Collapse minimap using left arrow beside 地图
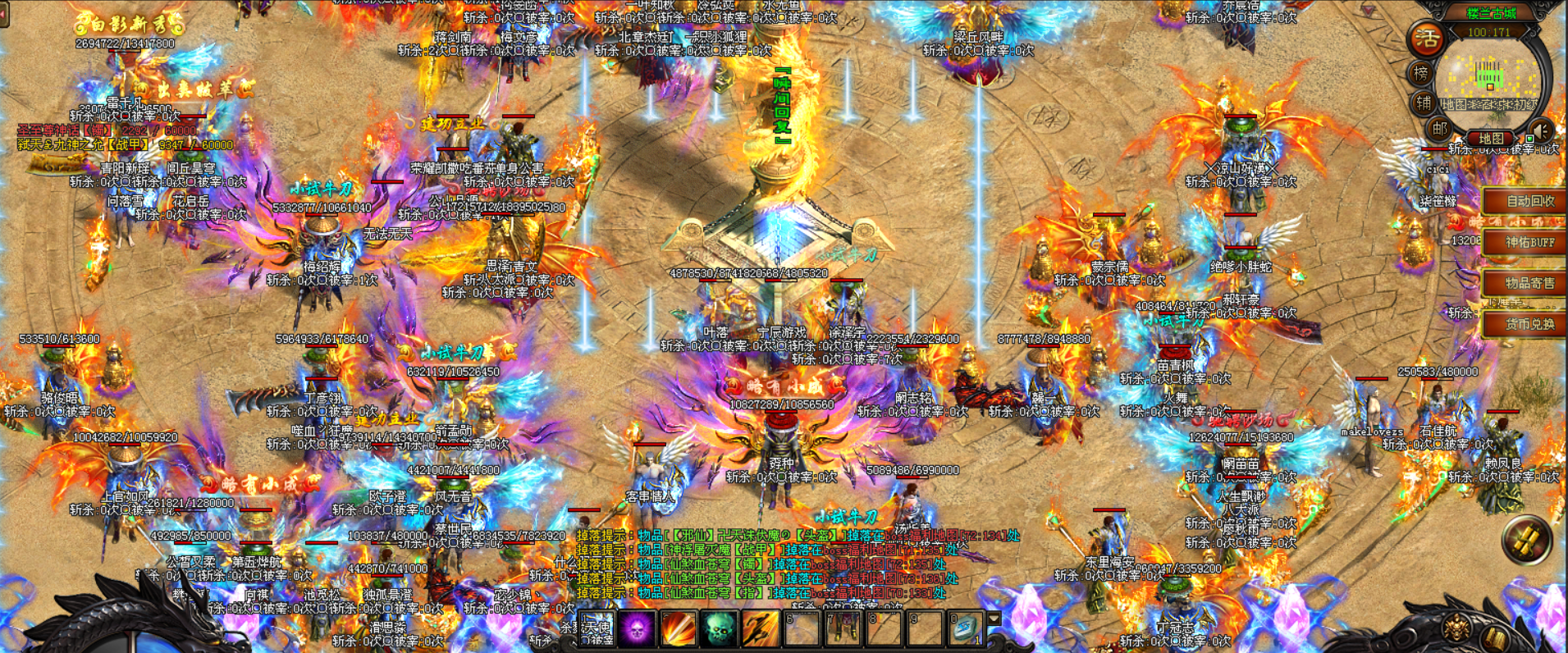 point(1464,137)
